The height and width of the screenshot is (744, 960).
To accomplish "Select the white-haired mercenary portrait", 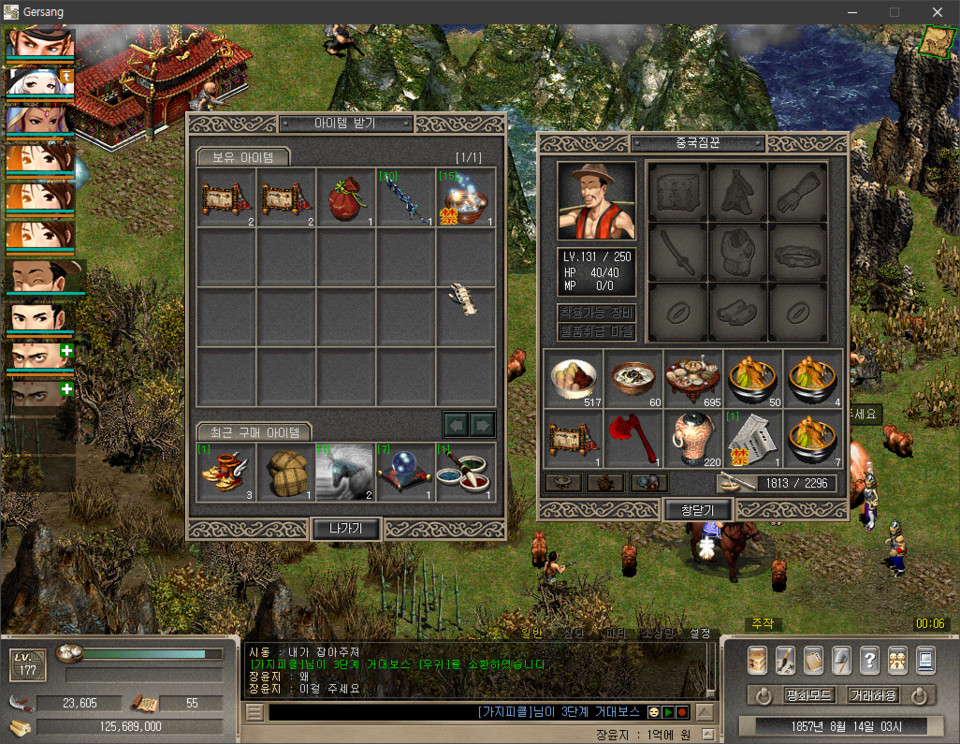I will [x=40, y=81].
